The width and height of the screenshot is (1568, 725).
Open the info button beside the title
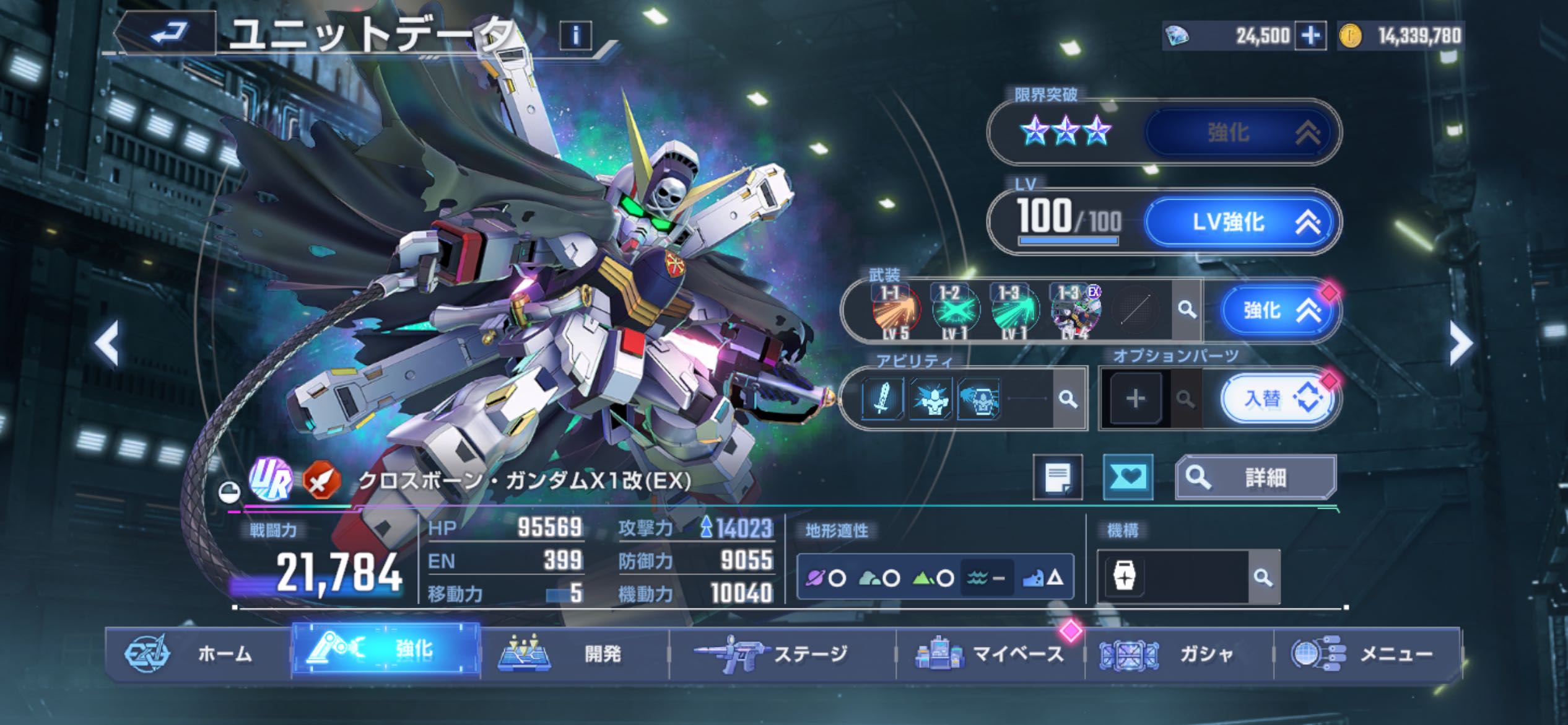click(575, 36)
